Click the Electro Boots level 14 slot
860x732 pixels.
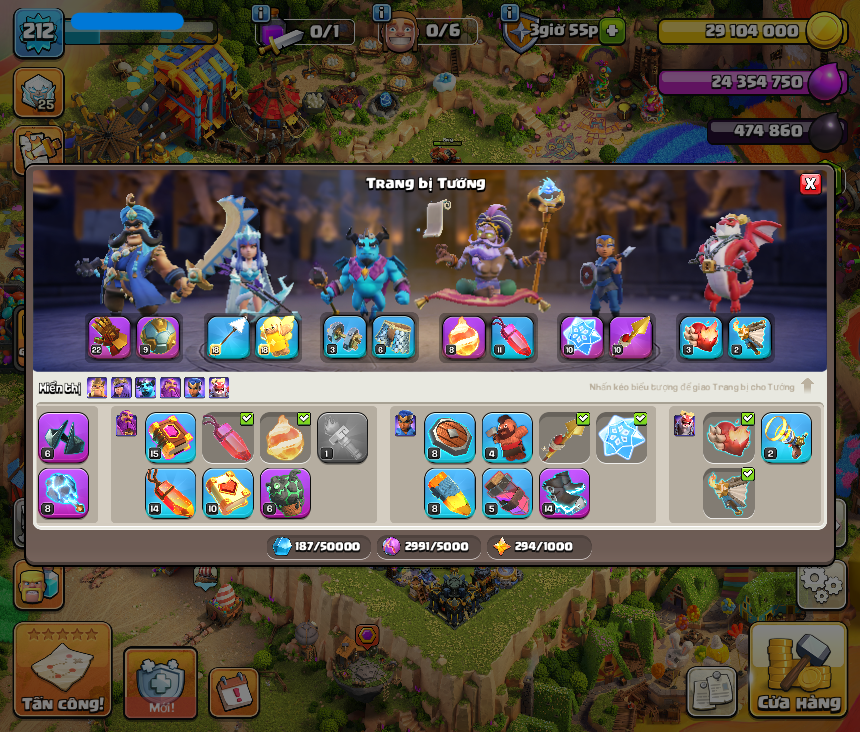click(x=564, y=493)
